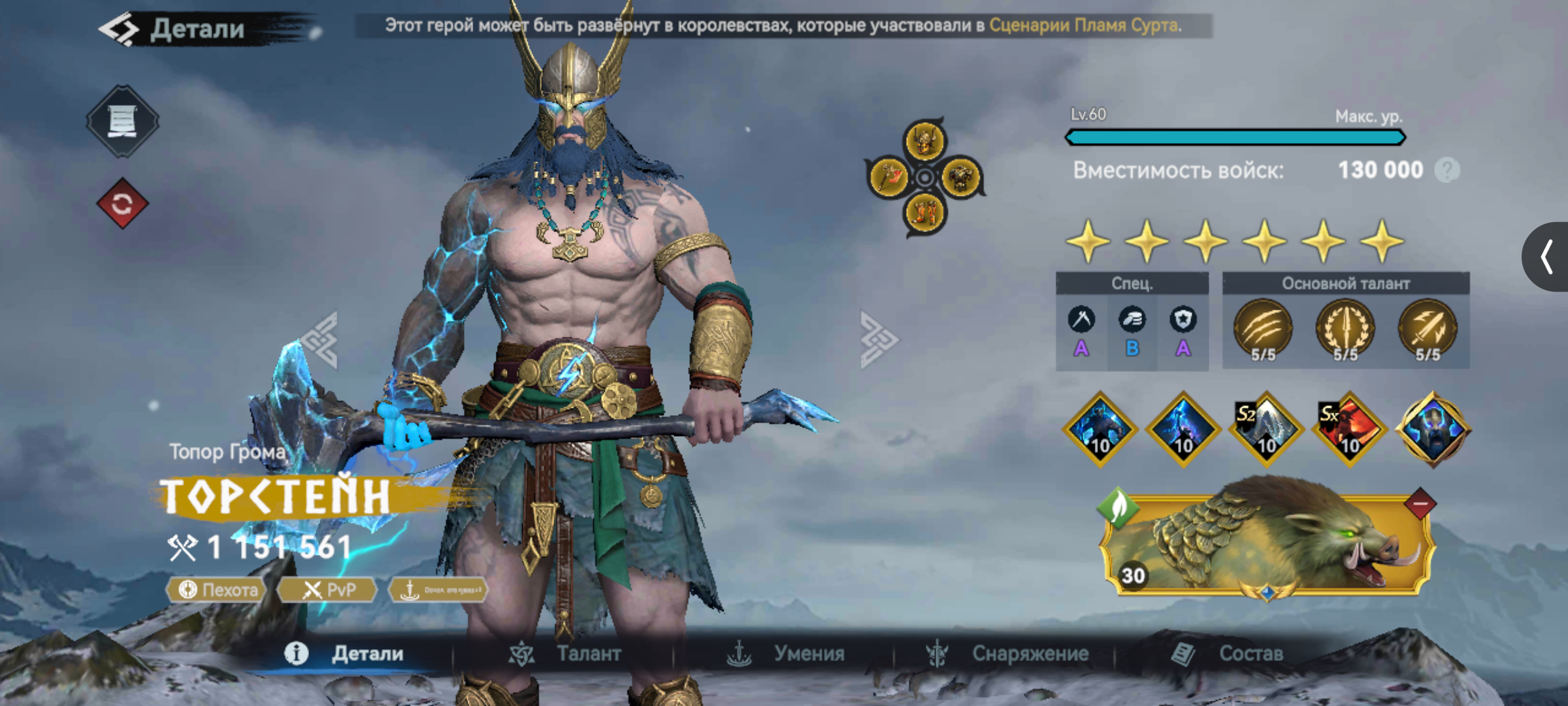Select the S2 skill icon
The image size is (1568, 706).
[1266, 429]
